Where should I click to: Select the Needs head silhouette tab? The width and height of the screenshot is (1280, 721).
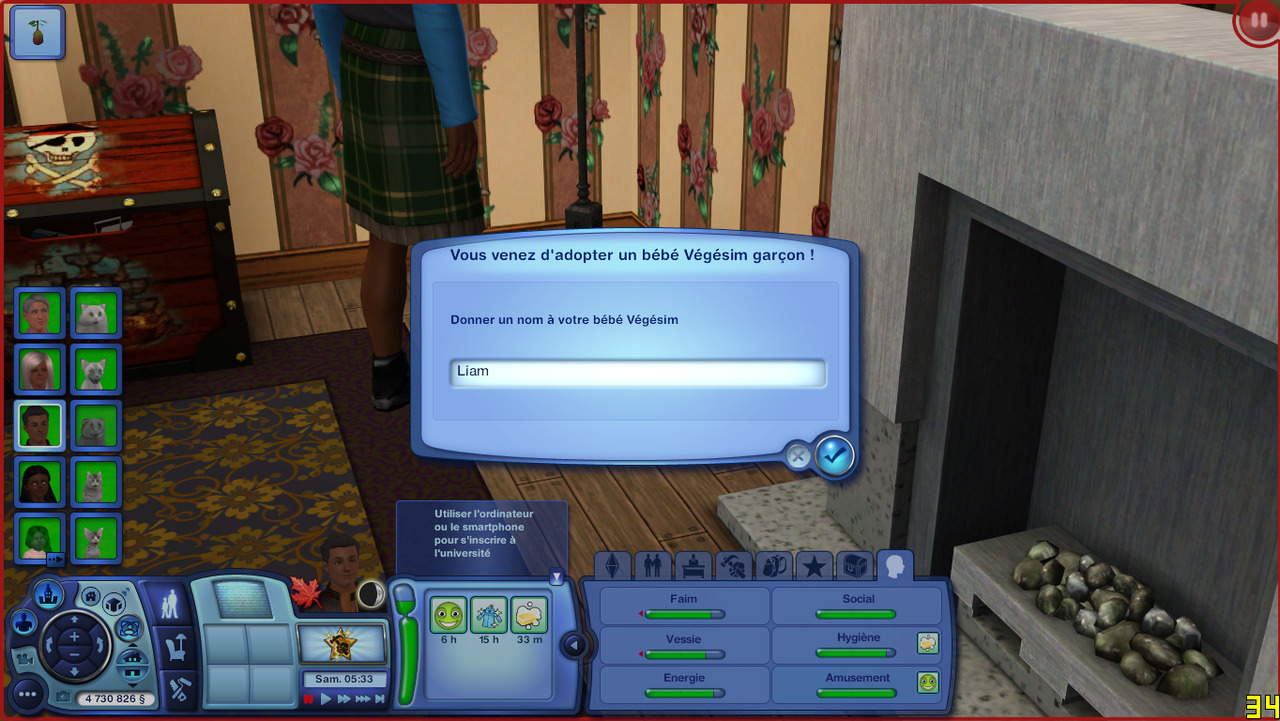coord(895,567)
